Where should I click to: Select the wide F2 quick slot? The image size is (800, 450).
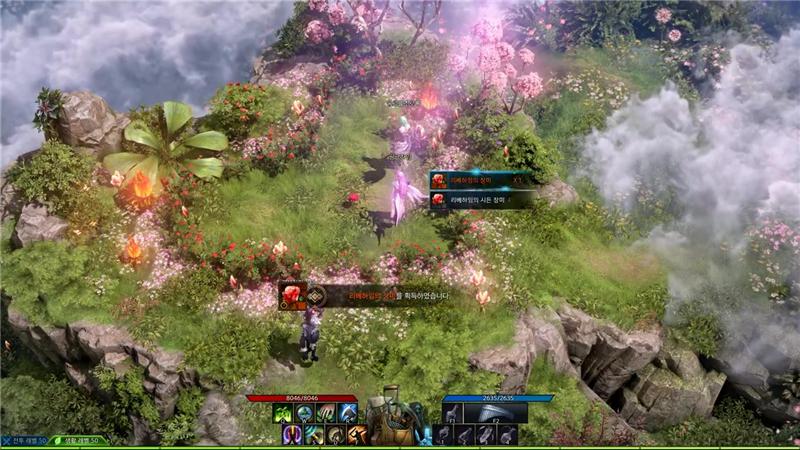coord(495,412)
